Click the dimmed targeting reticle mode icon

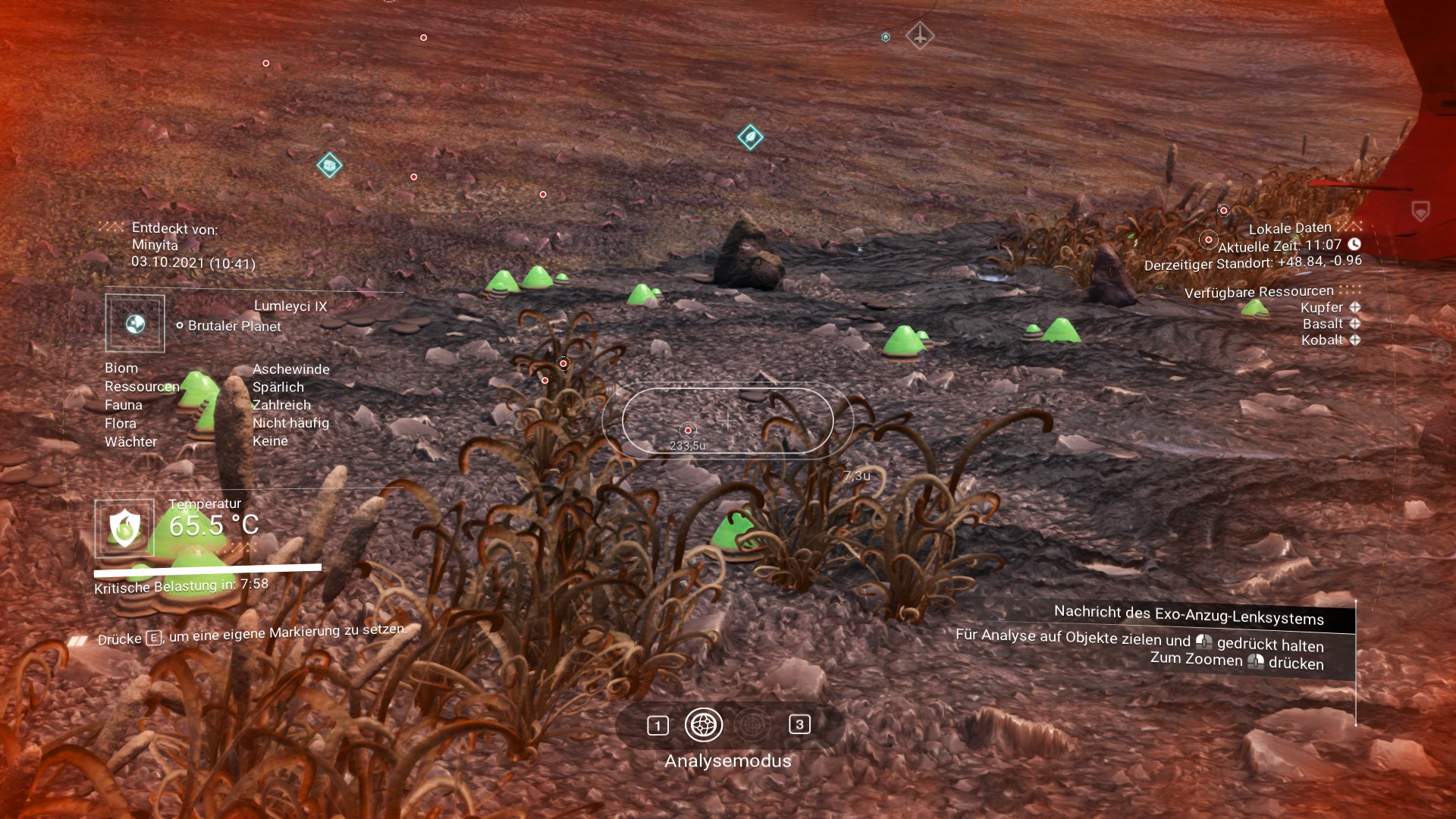[x=751, y=726]
